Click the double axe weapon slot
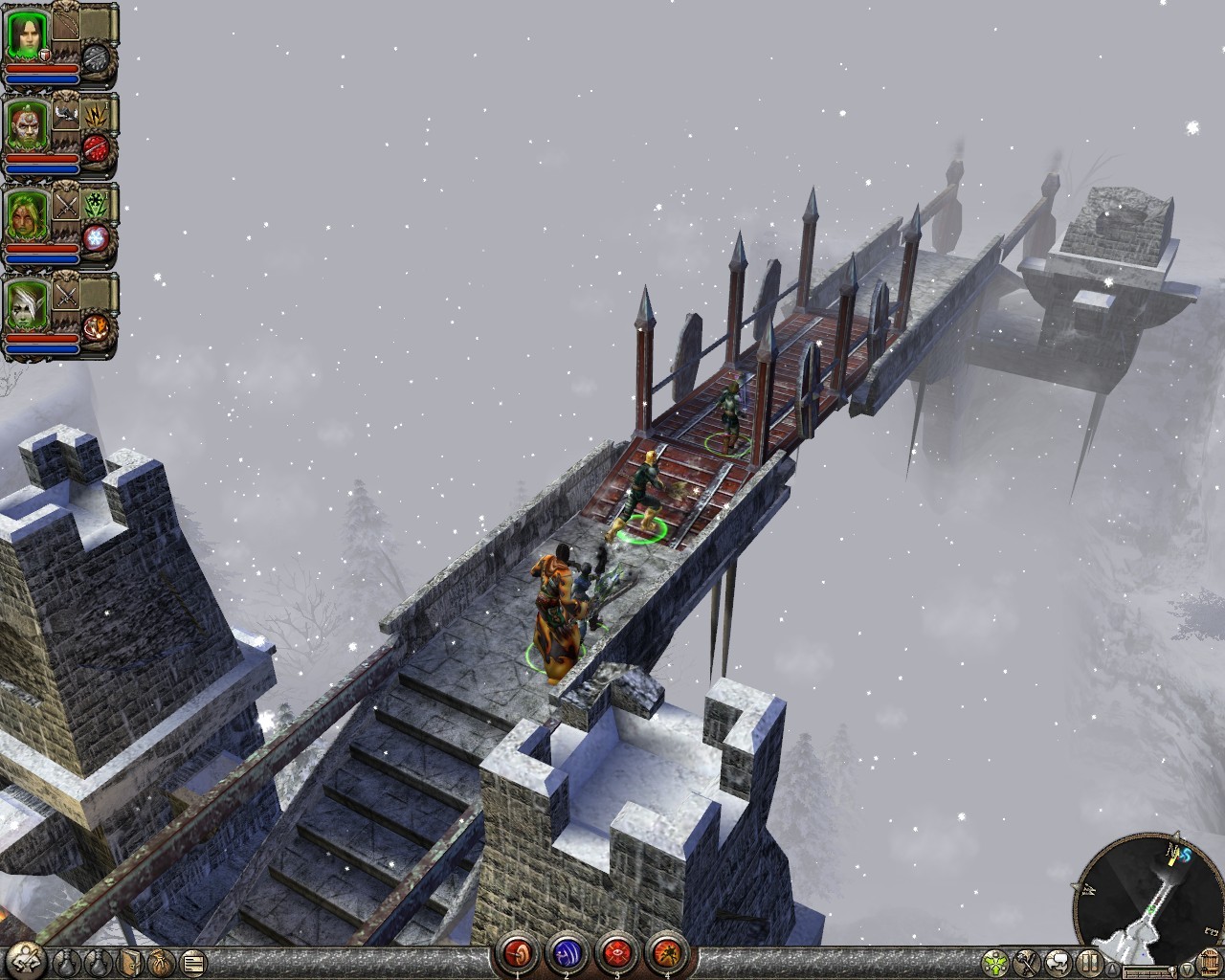 [x=65, y=114]
